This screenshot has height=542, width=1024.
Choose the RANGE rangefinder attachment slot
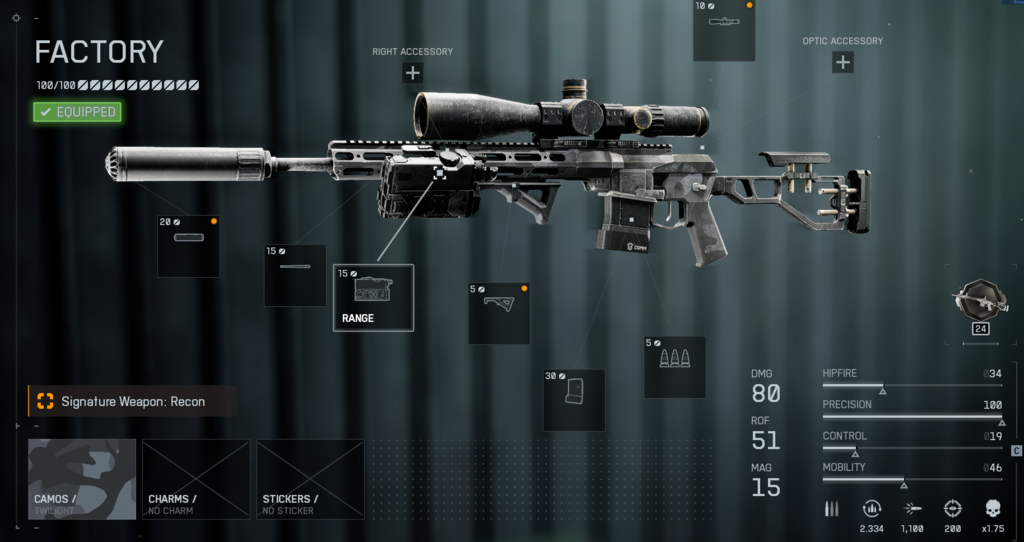pyautogui.click(x=373, y=297)
